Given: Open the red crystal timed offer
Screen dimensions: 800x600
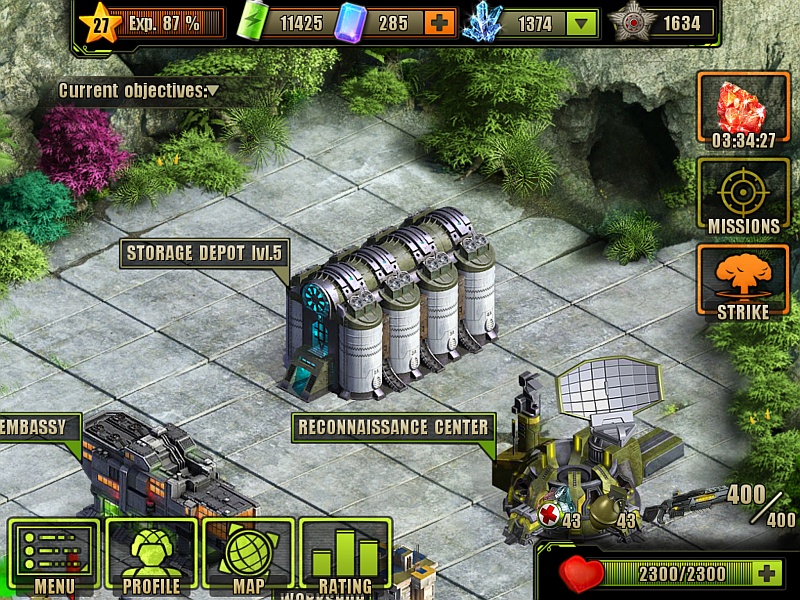Looking at the screenshot, I should click(743, 110).
